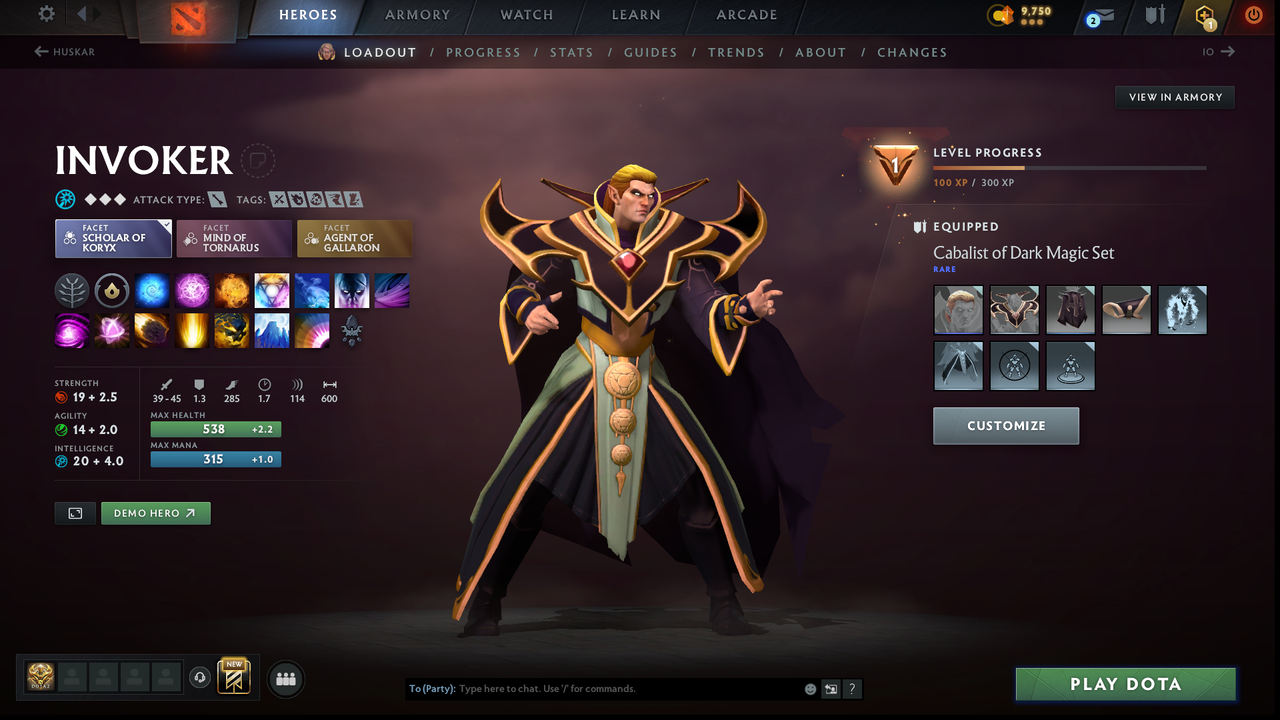Image resolution: width=1280 pixels, height=720 pixels.
Task: Switch to the ARMORY tab
Action: click(x=417, y=15)
